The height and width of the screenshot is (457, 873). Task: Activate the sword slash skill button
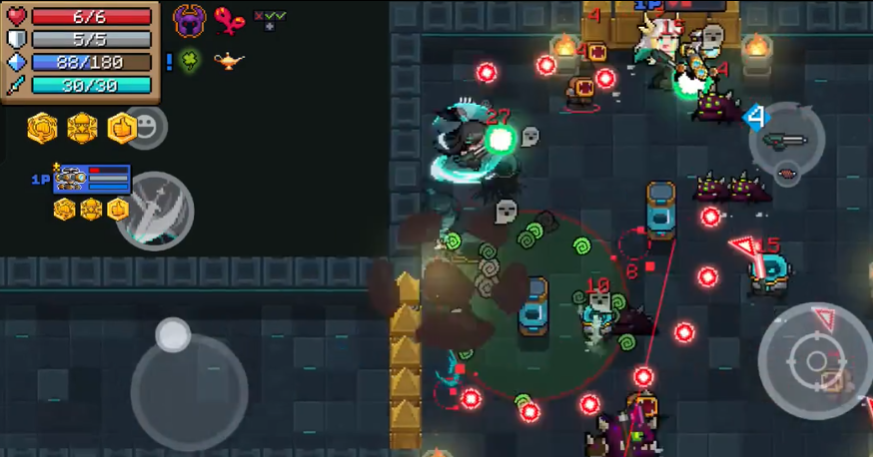(154, 209)
